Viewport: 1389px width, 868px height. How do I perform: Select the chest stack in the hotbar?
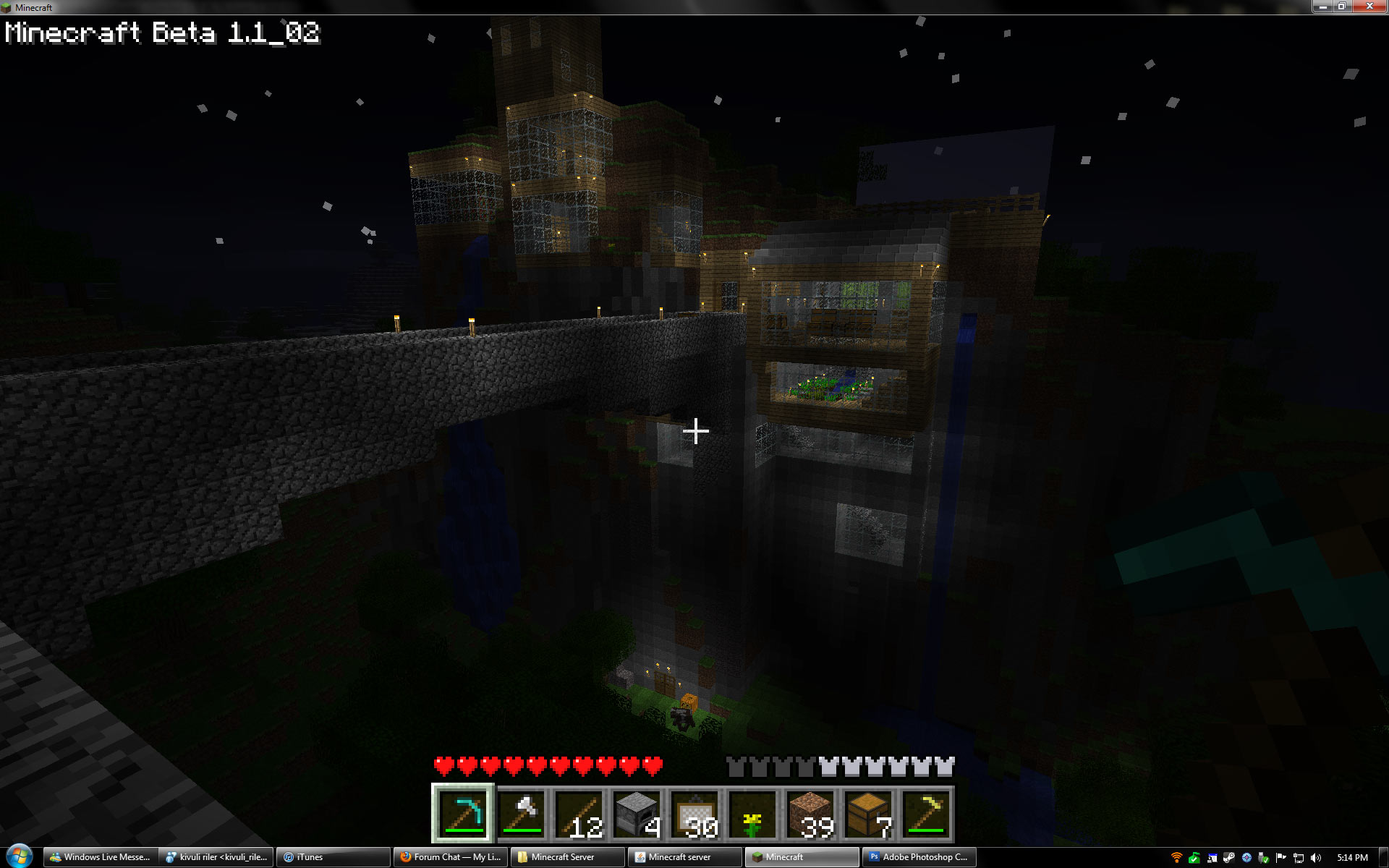click(x=868, y=814)
